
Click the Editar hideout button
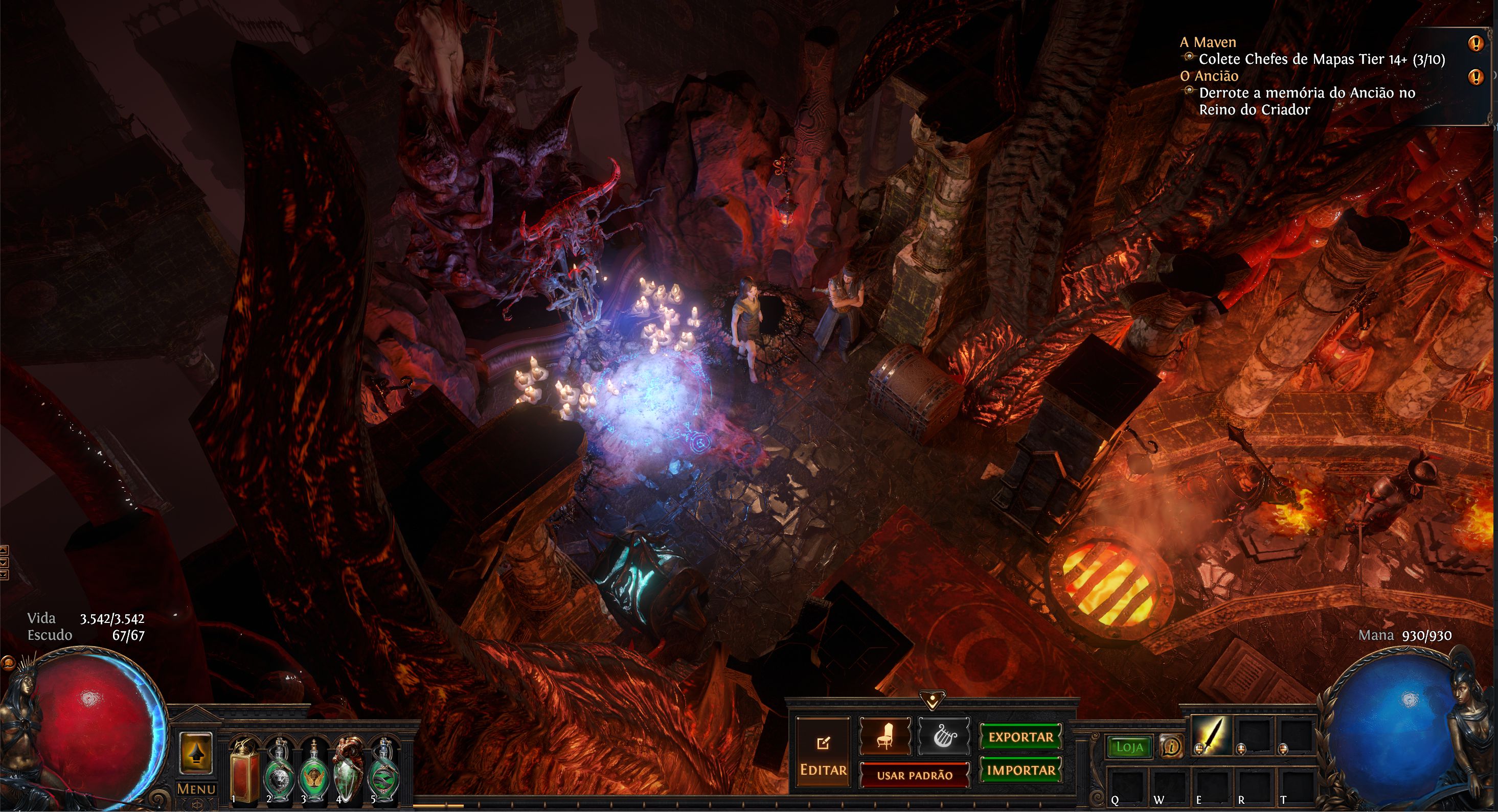click(823, 753)
